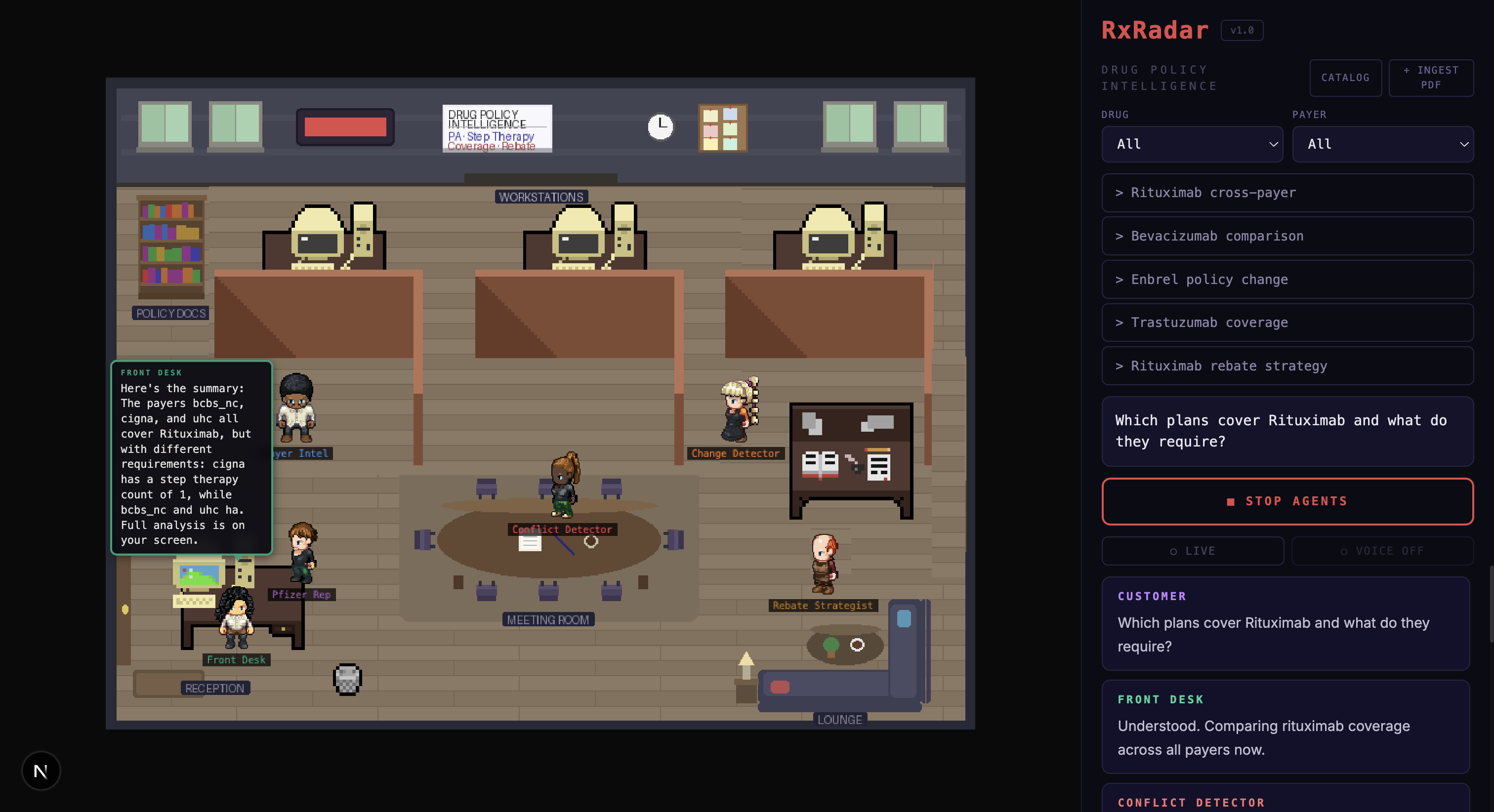Stop the running agents
This screenshot has height=812, width=1494.
(x=1287, y=501)
